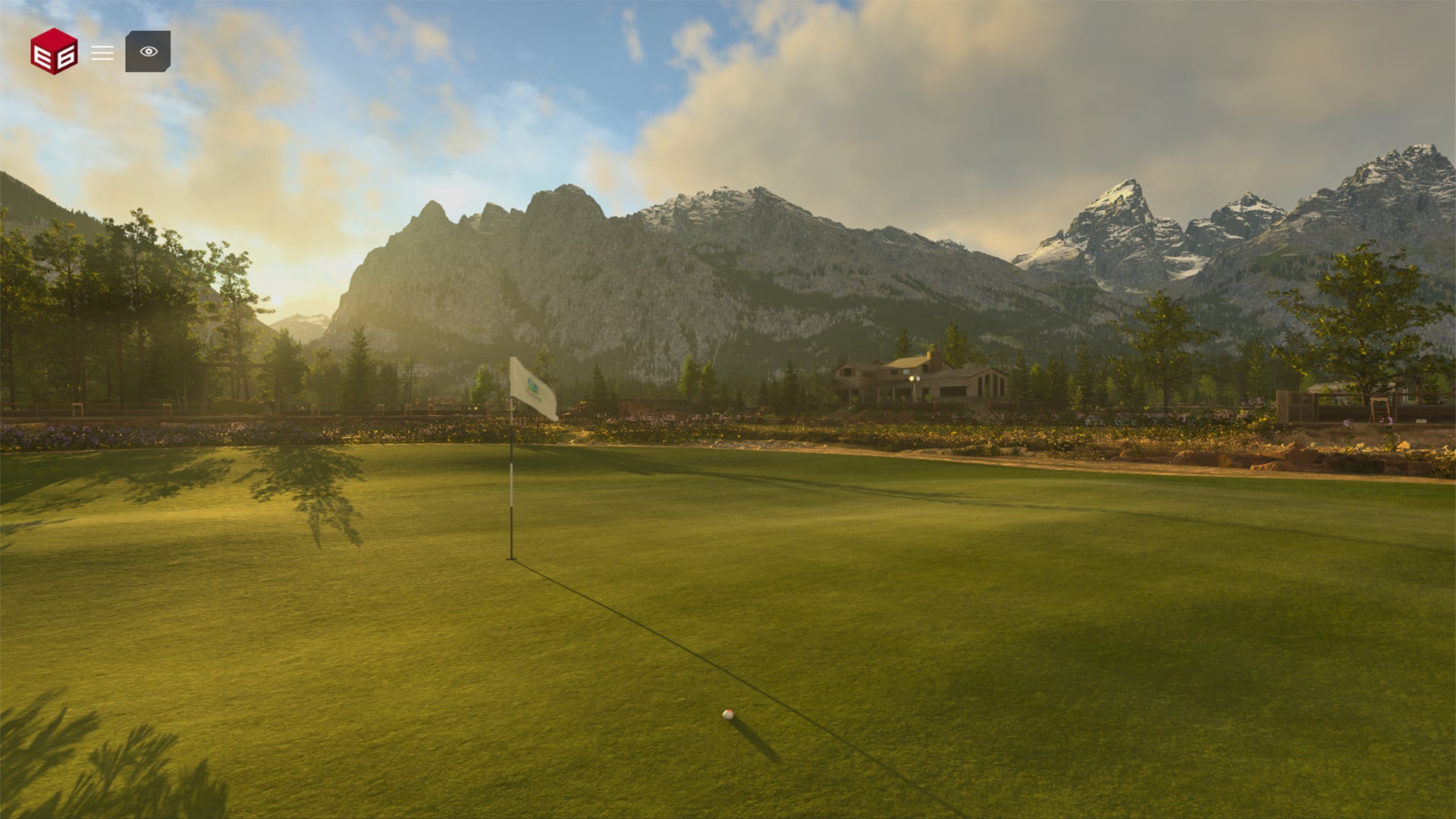The height and width of the screenshot is (819, 1456).
Task: Toggle the eye visibility button
Action: point(148,52)
